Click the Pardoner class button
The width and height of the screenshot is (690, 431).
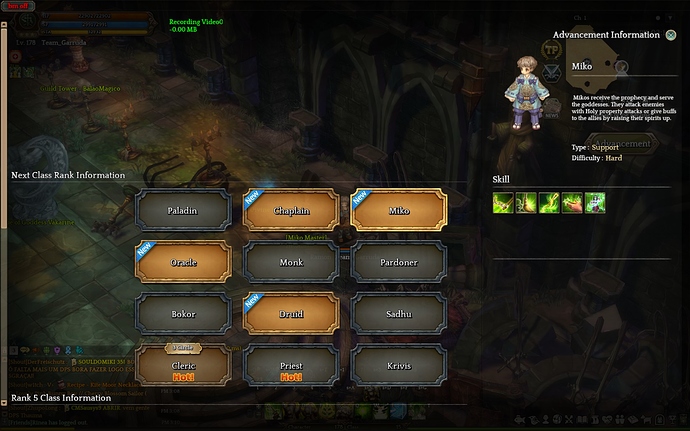[398, 263]
